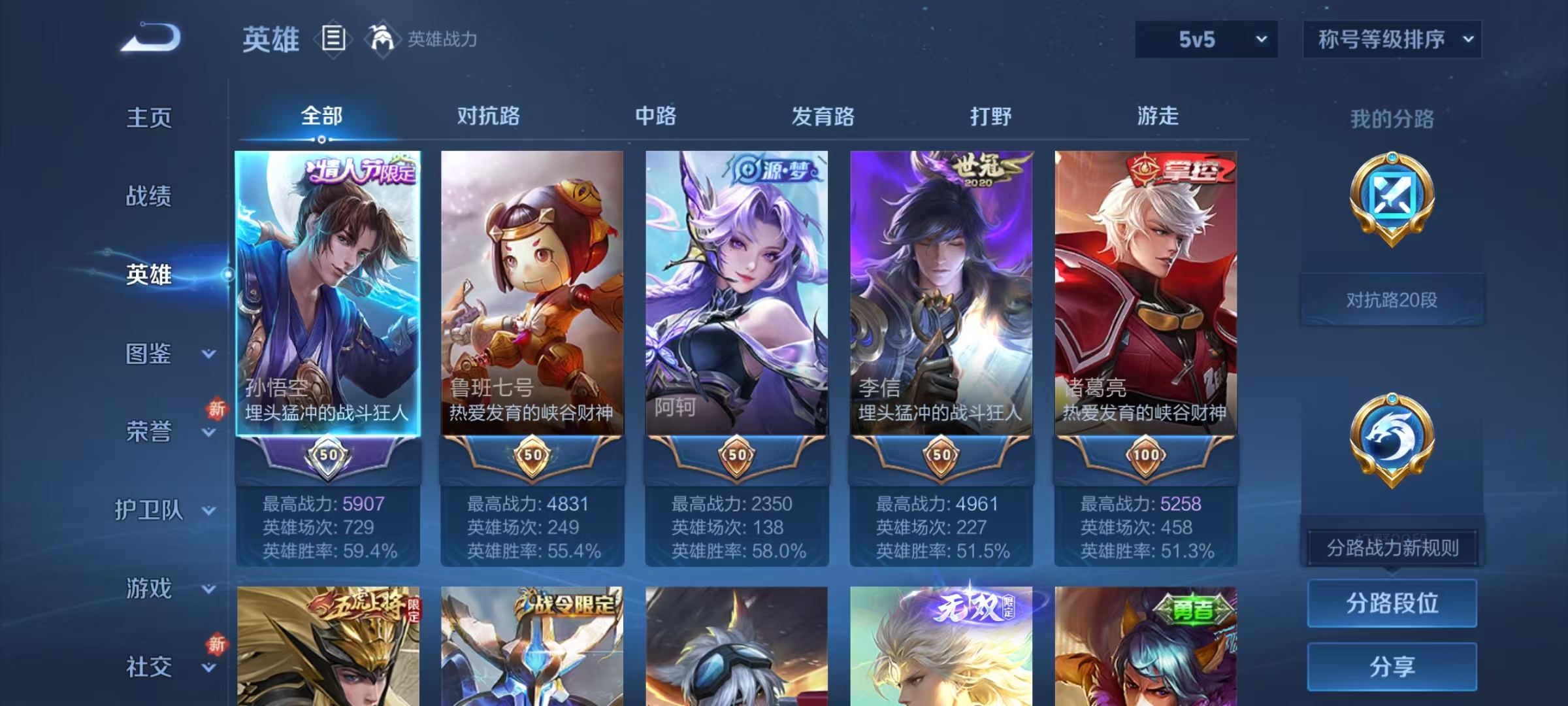The width and height of the screenshot is (1568, 706).
Task: Expand the 图鉴 sidebar section
Action: [170, 353]
